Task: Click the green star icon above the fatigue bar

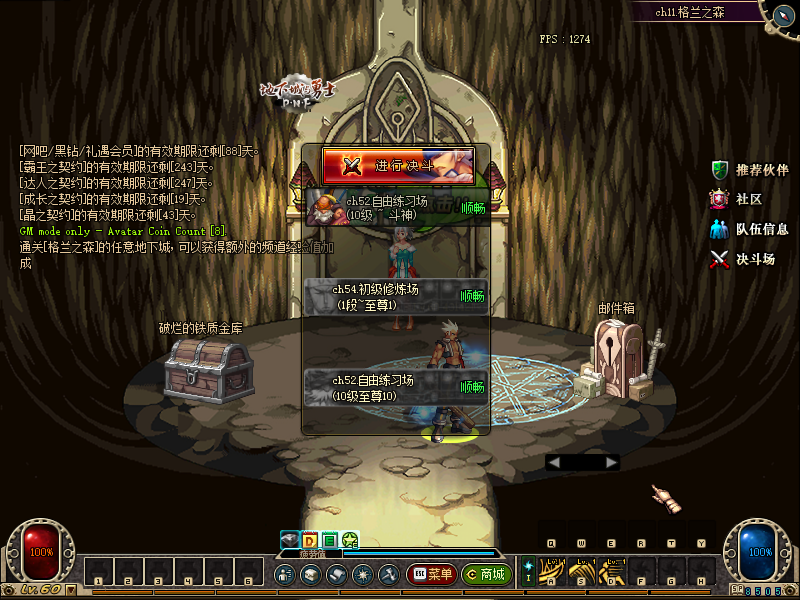Action: point(350,541)
